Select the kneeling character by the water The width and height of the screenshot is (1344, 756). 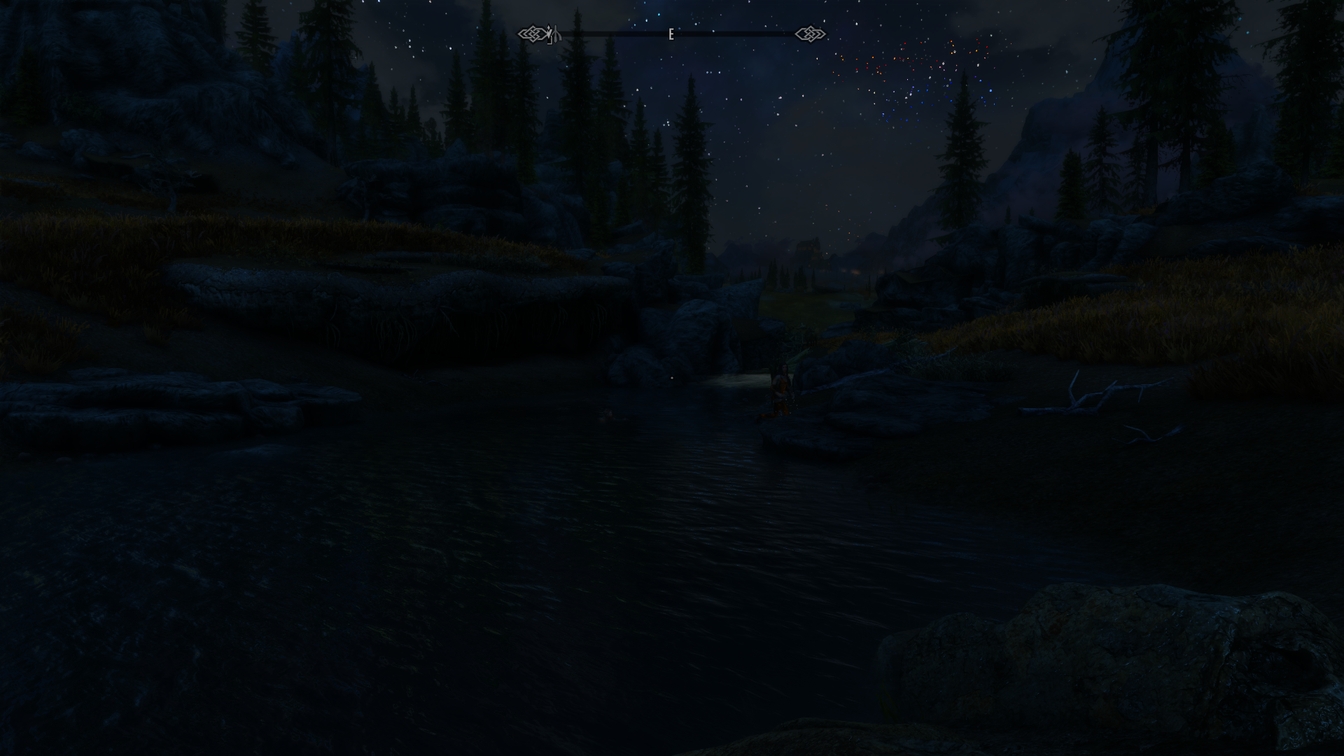(780, 390)
